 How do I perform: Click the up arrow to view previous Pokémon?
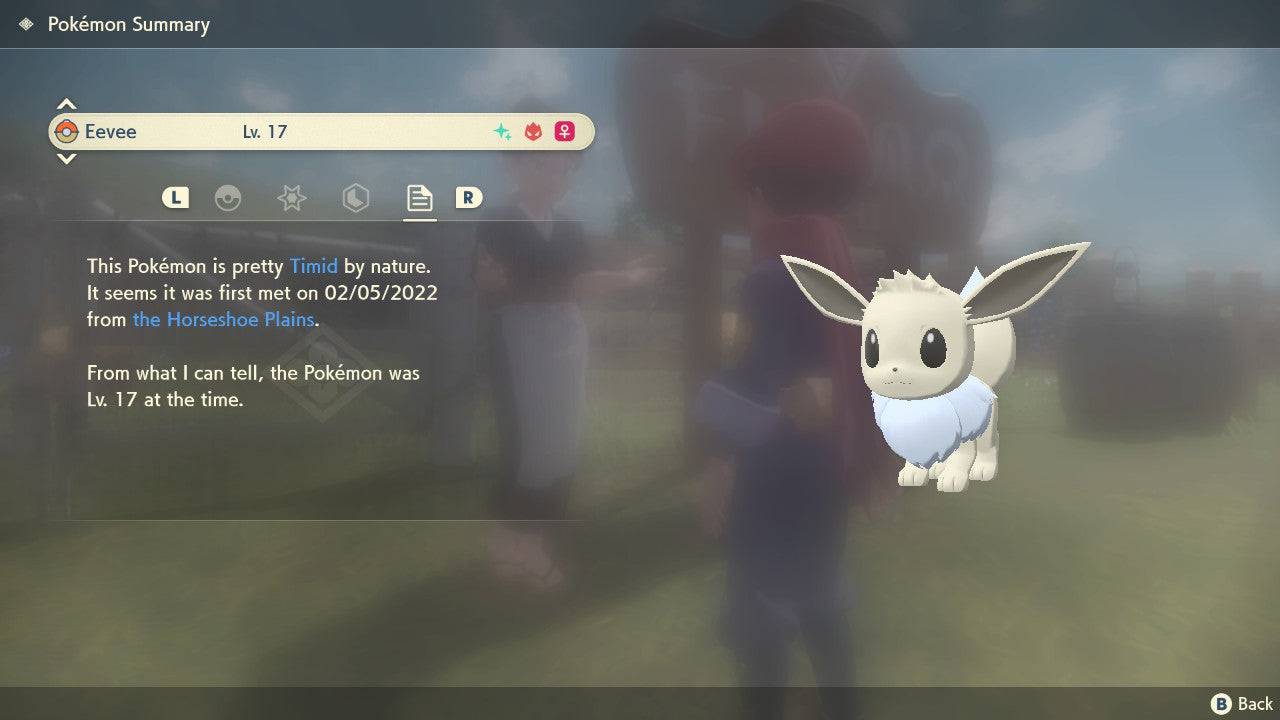pyautogui.click(x=66, y=102)
